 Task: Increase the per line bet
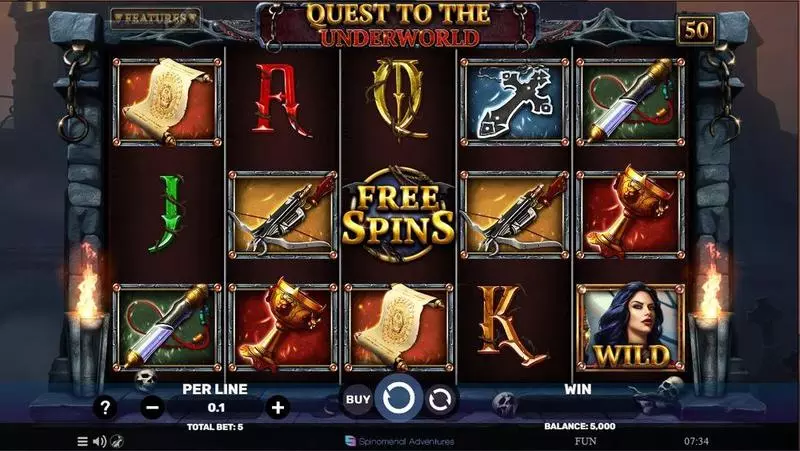[278, 407]
